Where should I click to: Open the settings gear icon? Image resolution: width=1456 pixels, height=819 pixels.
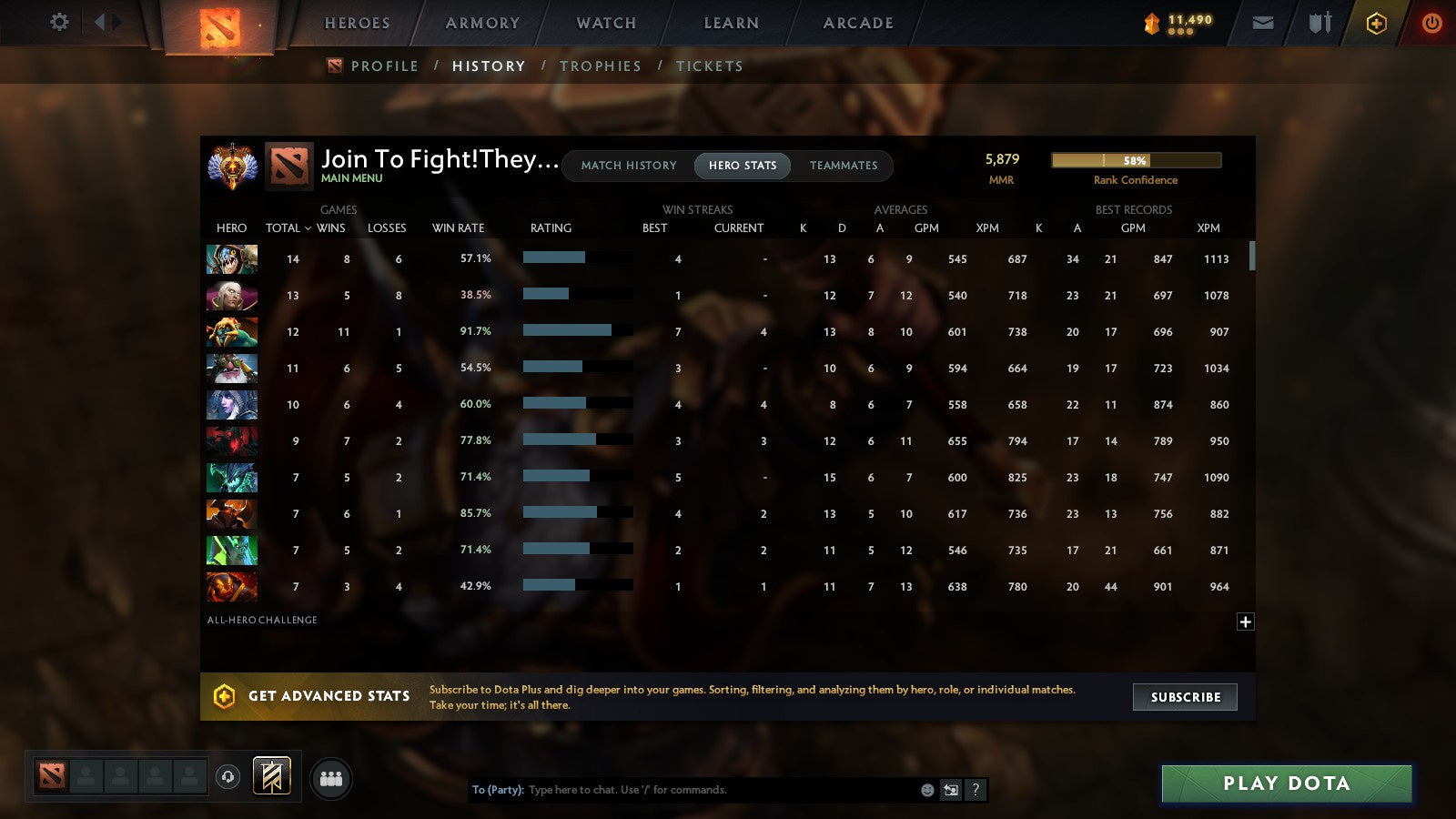59,24
